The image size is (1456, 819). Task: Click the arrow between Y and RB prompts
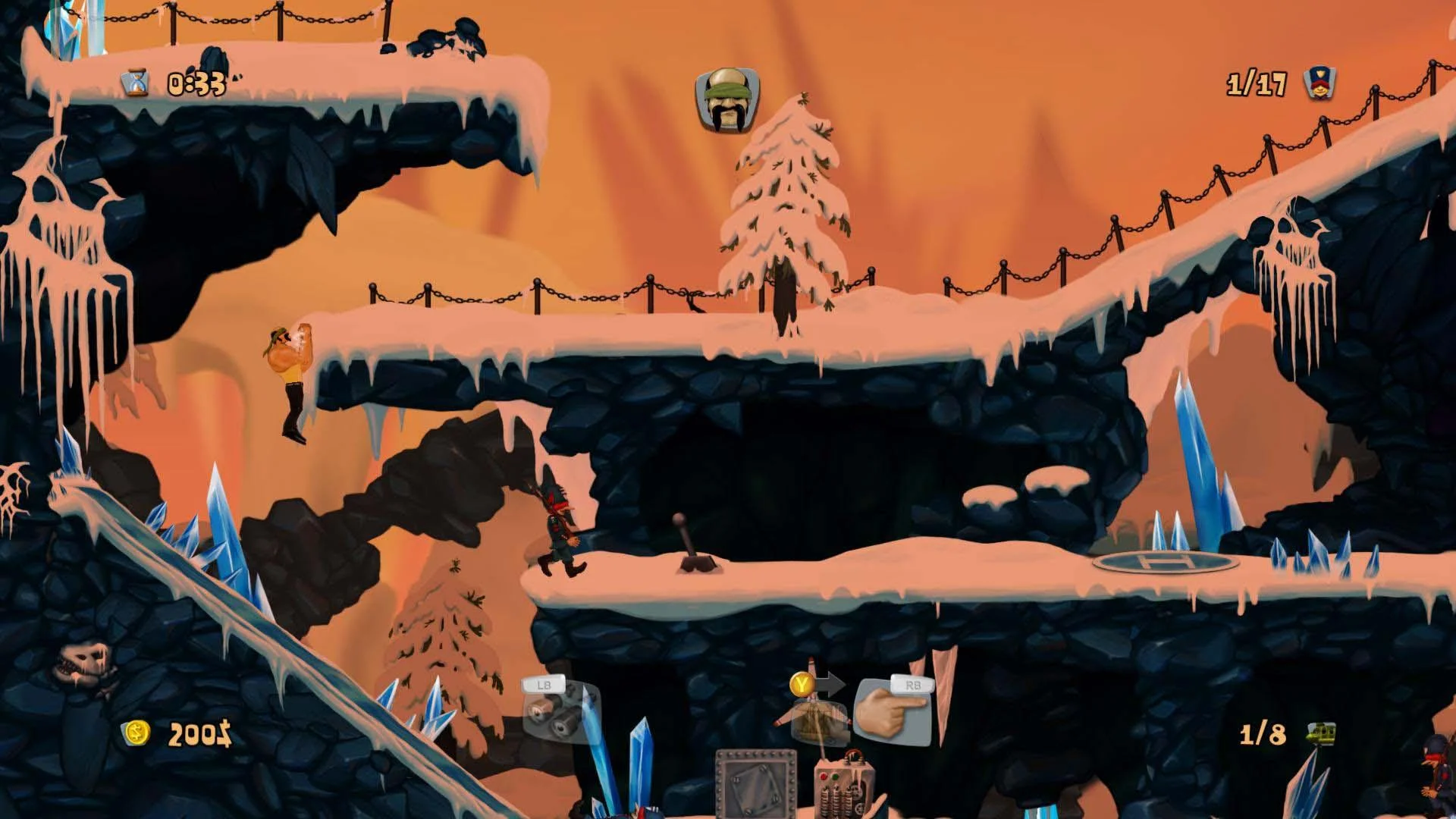click(832, 682)
